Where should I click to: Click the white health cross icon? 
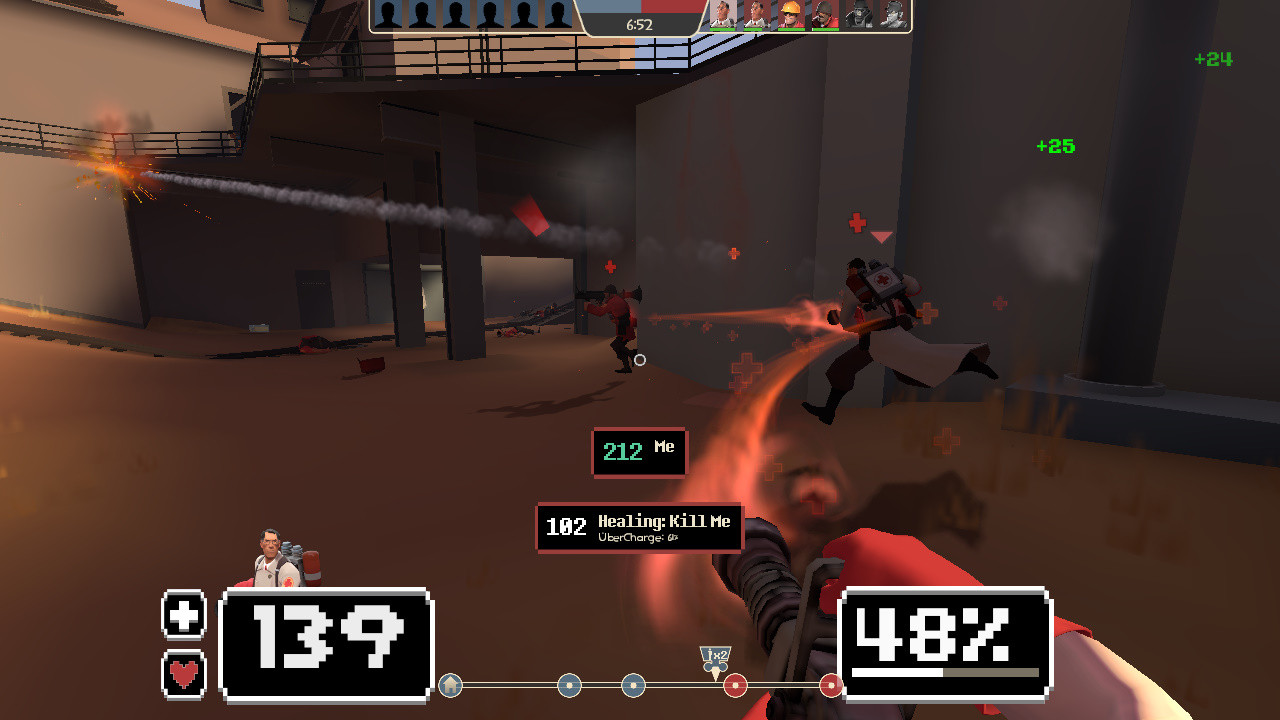[x=183, y=615]
